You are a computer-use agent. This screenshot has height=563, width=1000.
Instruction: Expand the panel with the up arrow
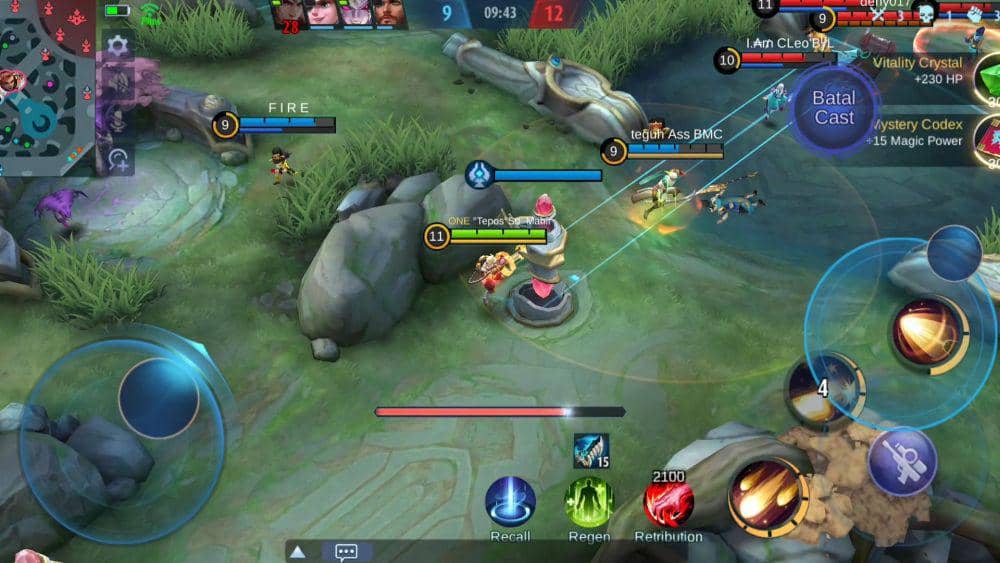point(297,551)
